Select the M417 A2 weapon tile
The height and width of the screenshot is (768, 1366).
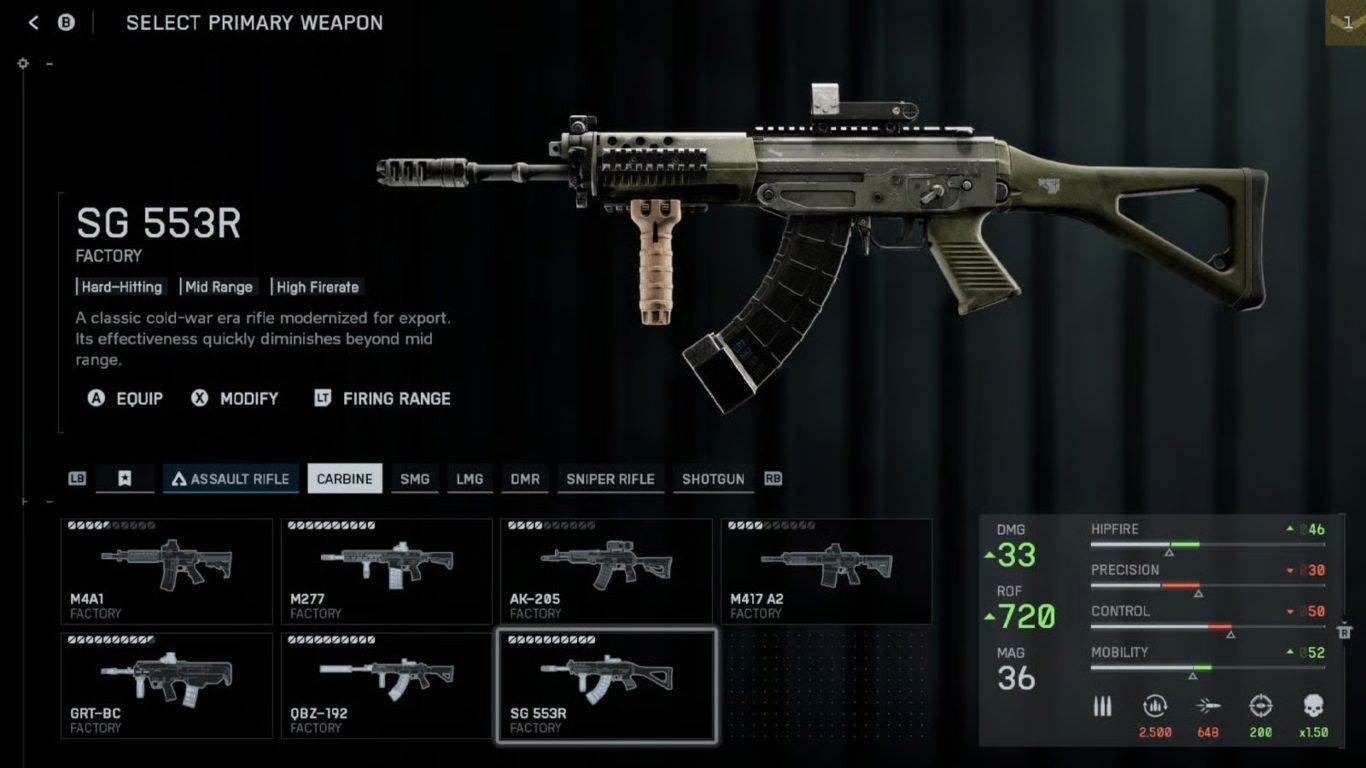(826, 570)
